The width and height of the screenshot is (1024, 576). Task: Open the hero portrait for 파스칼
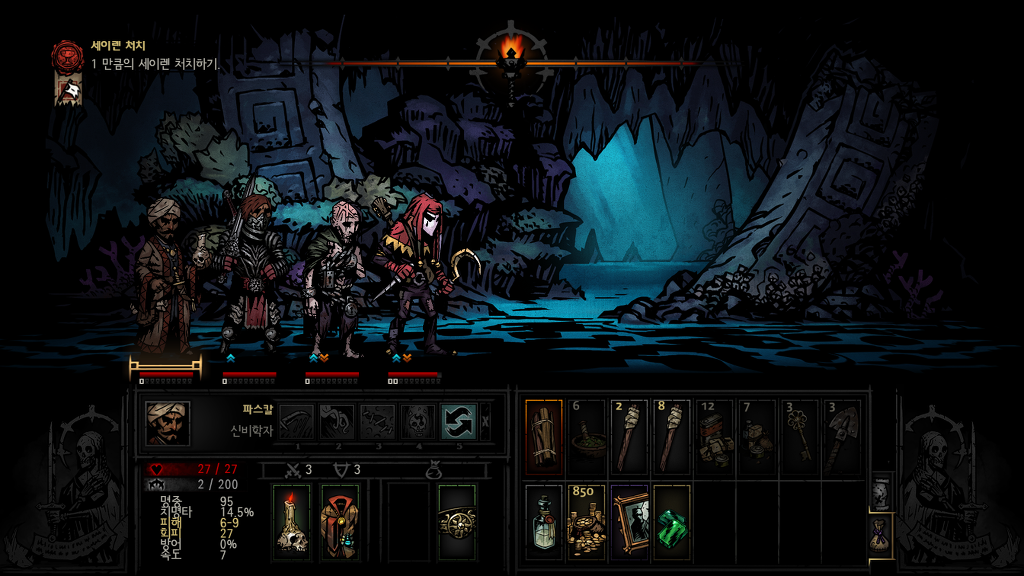click(167, 423)
